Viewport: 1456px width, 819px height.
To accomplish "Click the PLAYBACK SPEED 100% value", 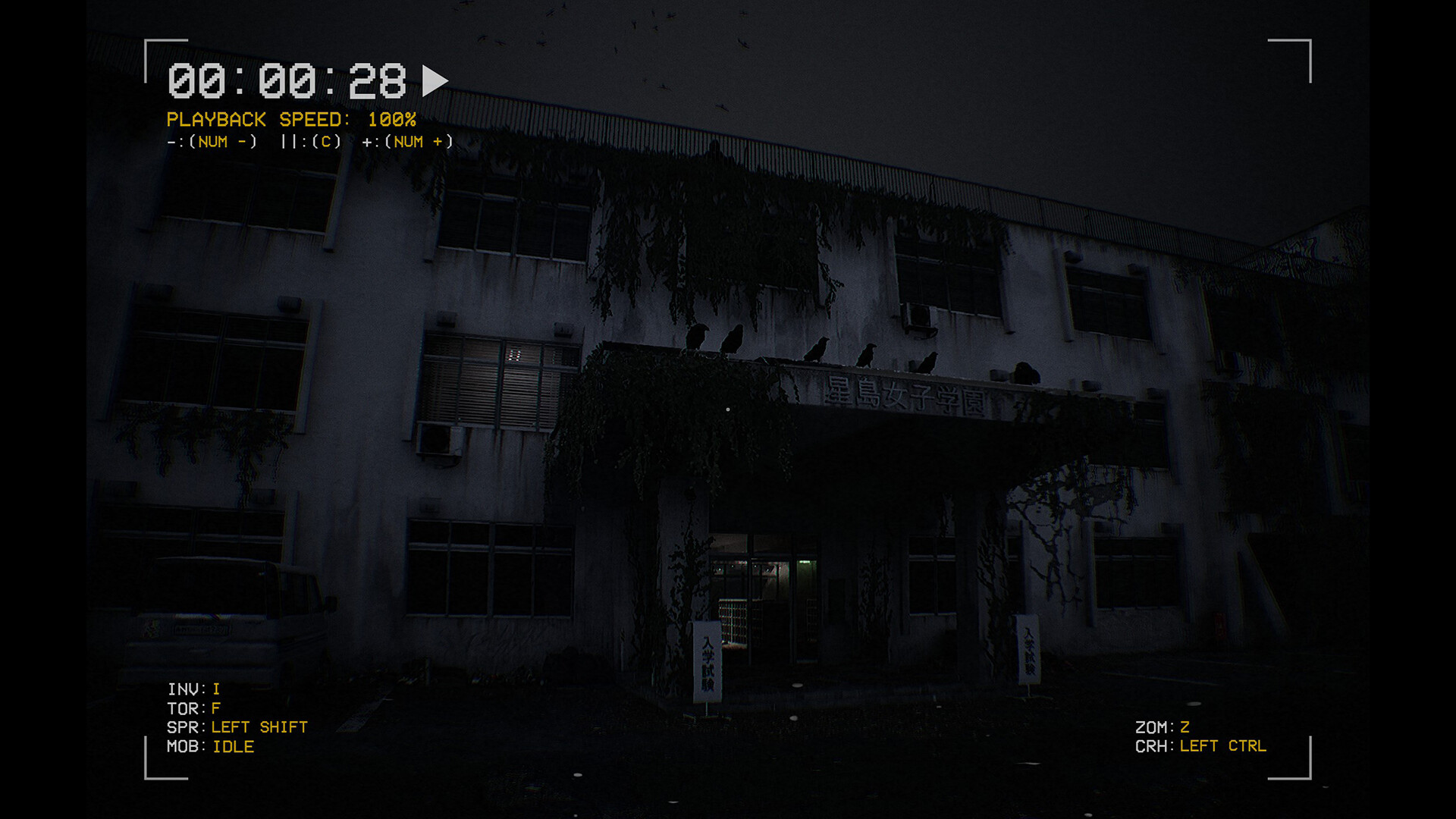I will pos(392,119).
